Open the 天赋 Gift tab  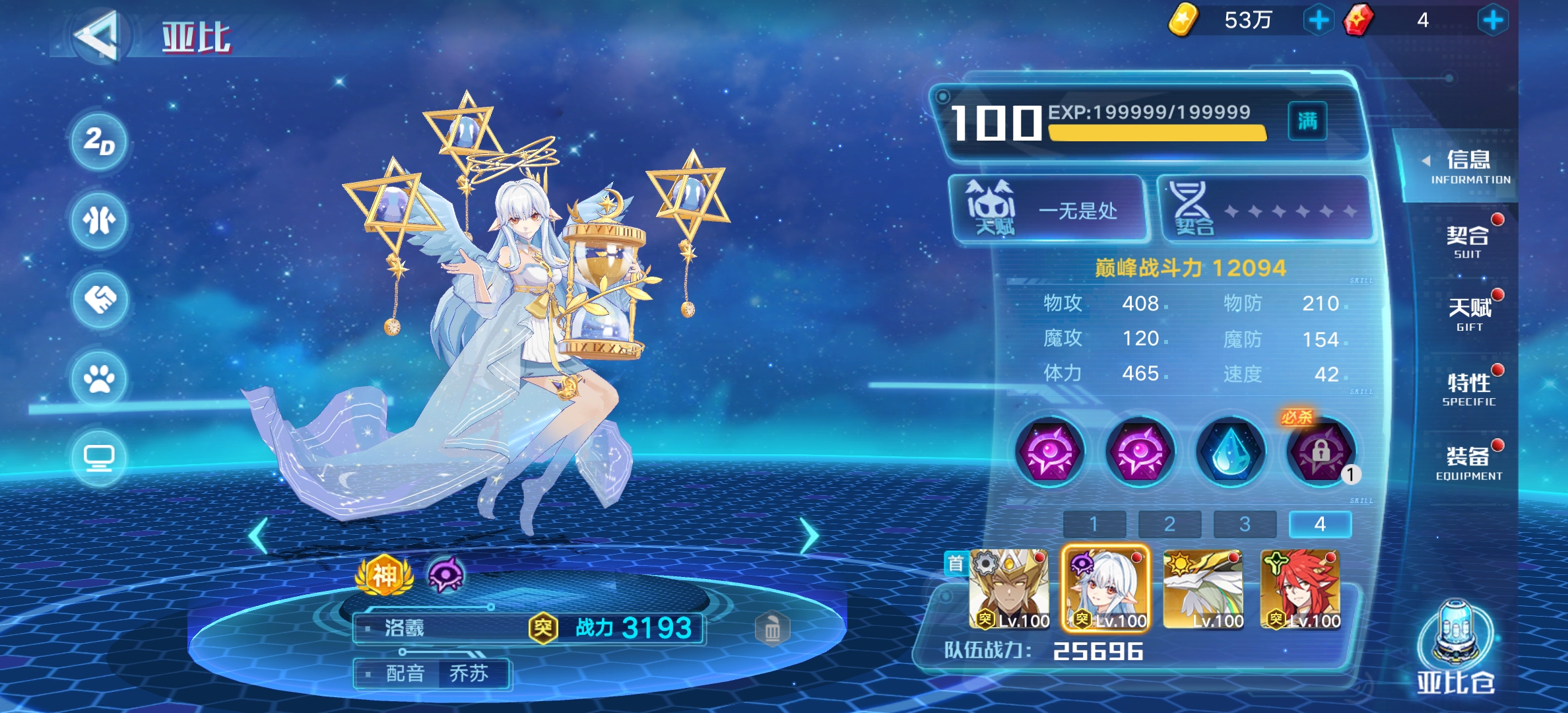click(1469, 314)
